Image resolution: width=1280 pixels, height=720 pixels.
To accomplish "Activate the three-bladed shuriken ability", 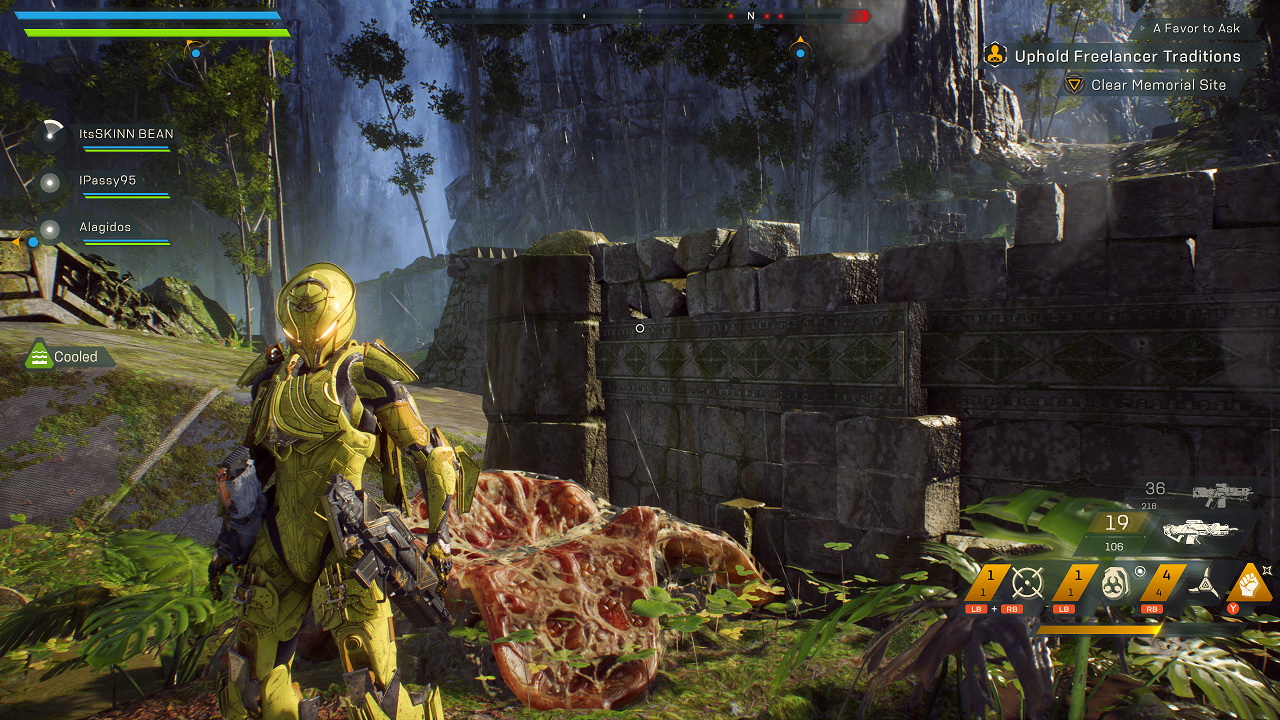I will pyautogui.click(x=1203, y=582).
